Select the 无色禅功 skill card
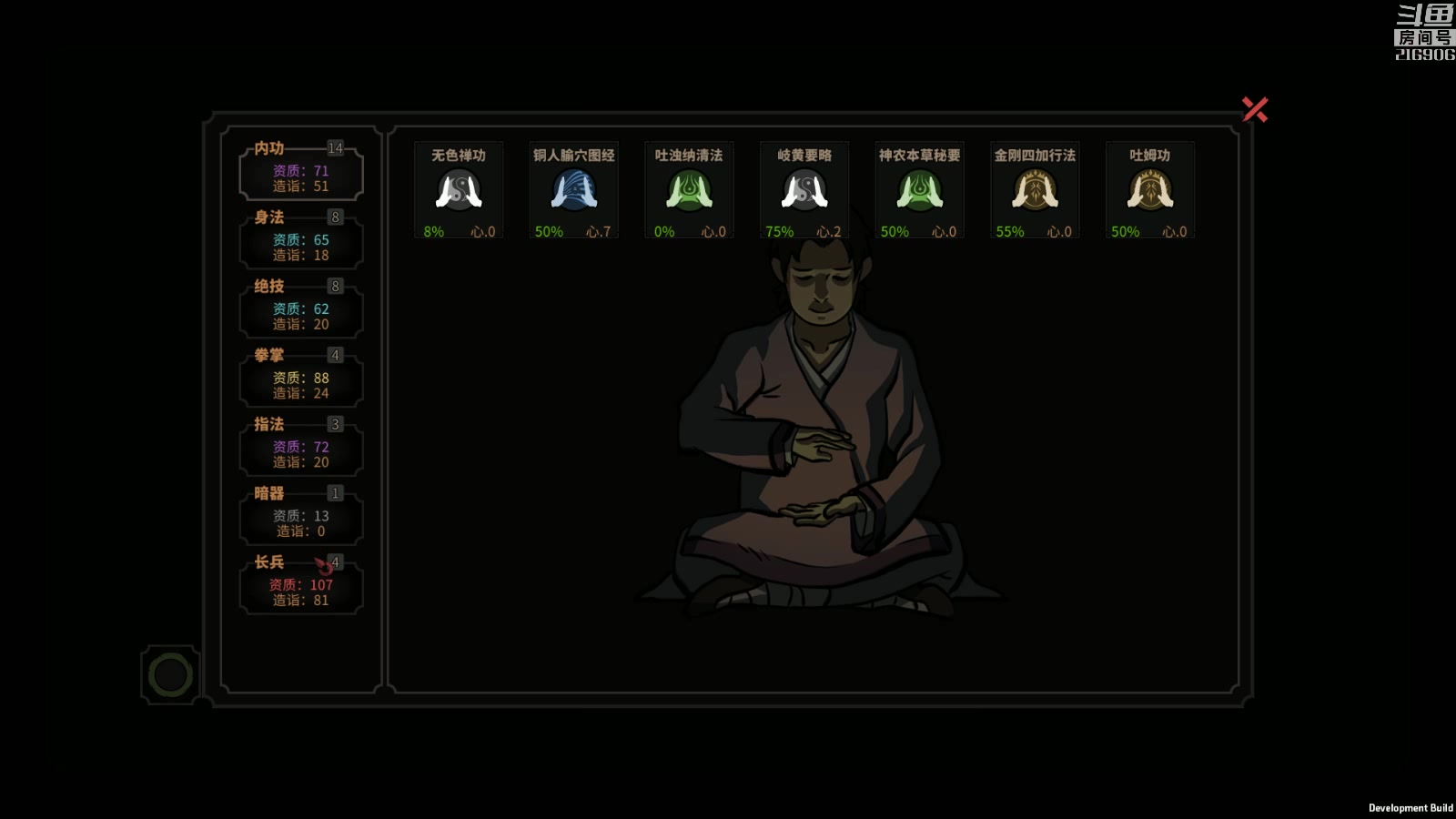The height and width of the screenshot is (819, 1456). point(459,190)
